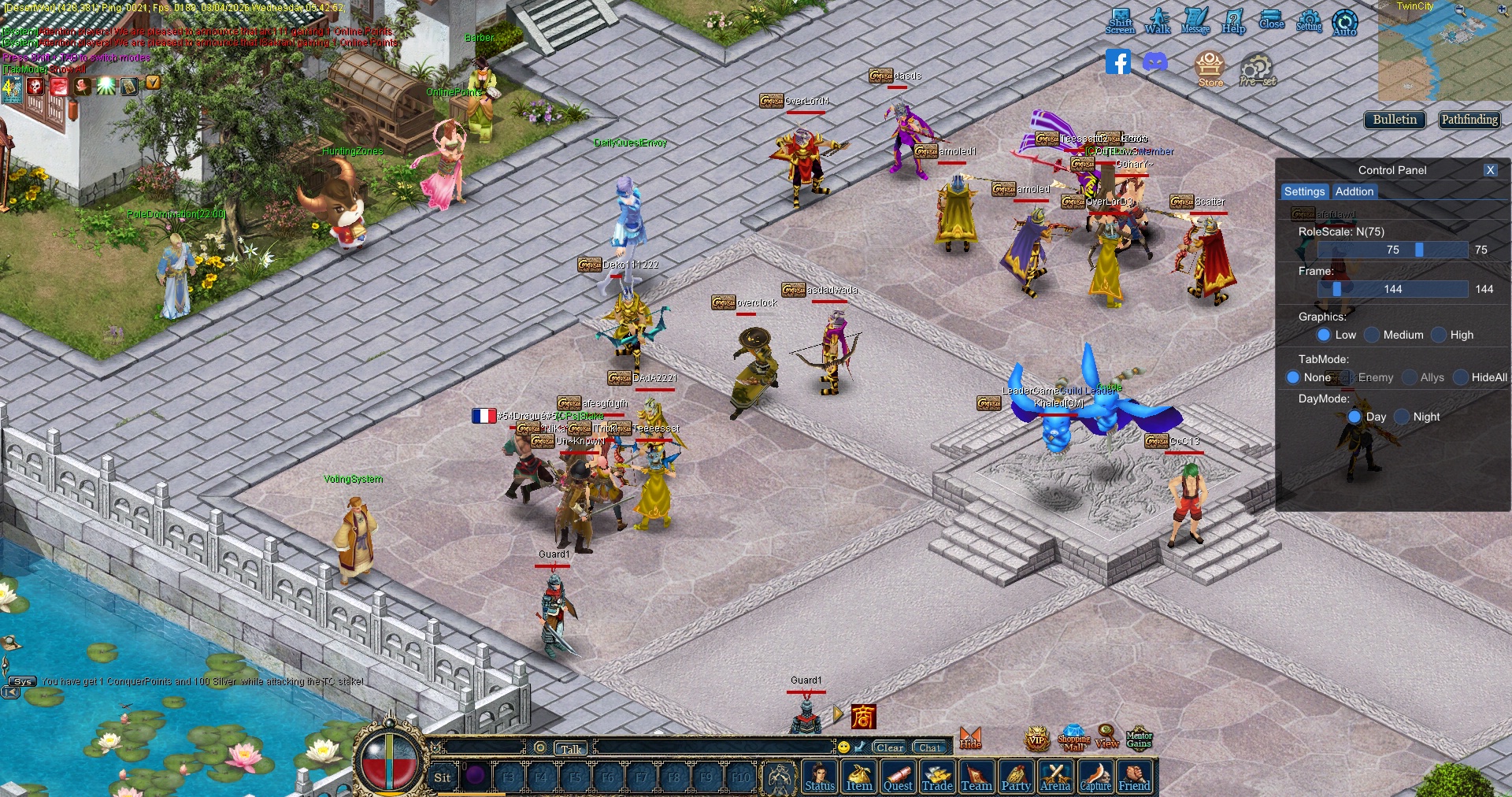The image size is (1512, 797).
Task: Select Night for DayMode
Action: (1402, 417)
